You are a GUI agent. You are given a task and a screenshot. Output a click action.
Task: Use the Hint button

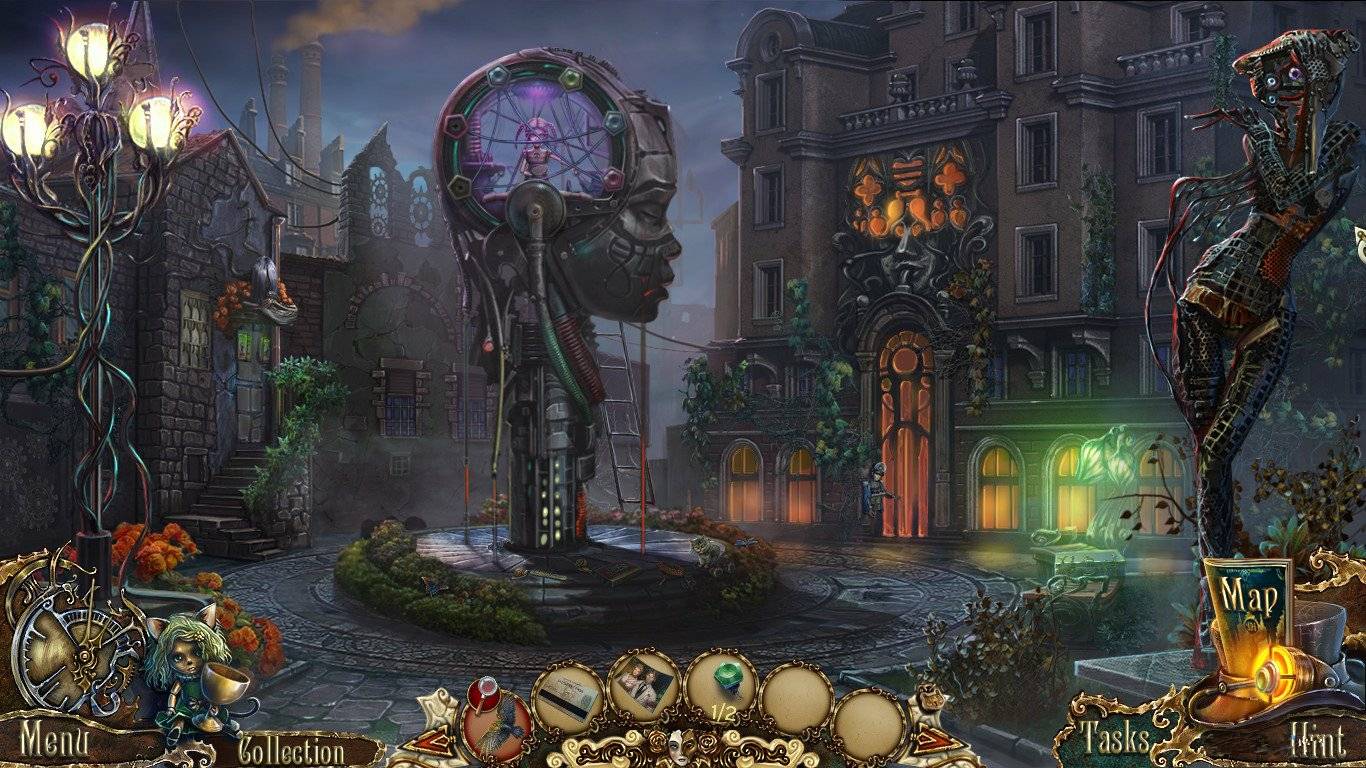[x=1316, y=742]
